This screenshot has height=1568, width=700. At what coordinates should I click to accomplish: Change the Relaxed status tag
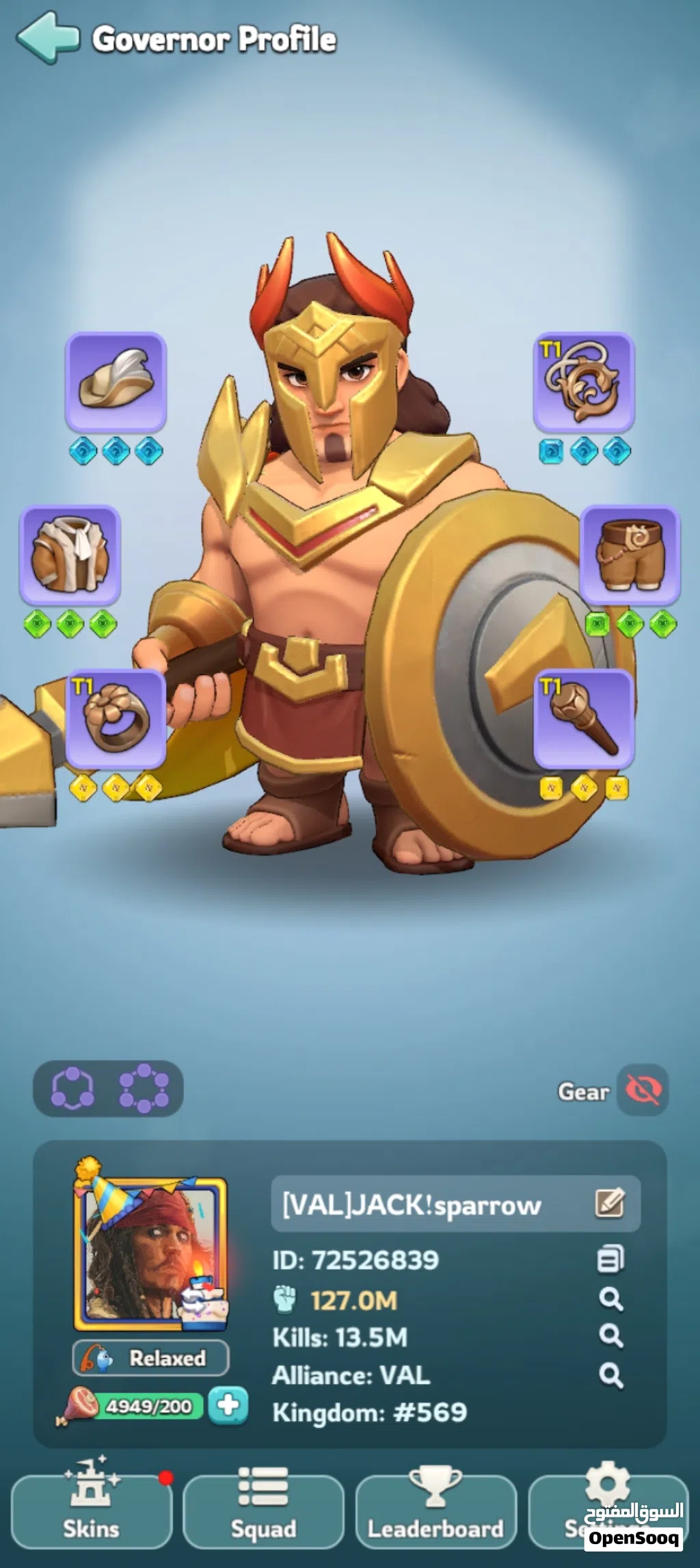point(150,1358)
